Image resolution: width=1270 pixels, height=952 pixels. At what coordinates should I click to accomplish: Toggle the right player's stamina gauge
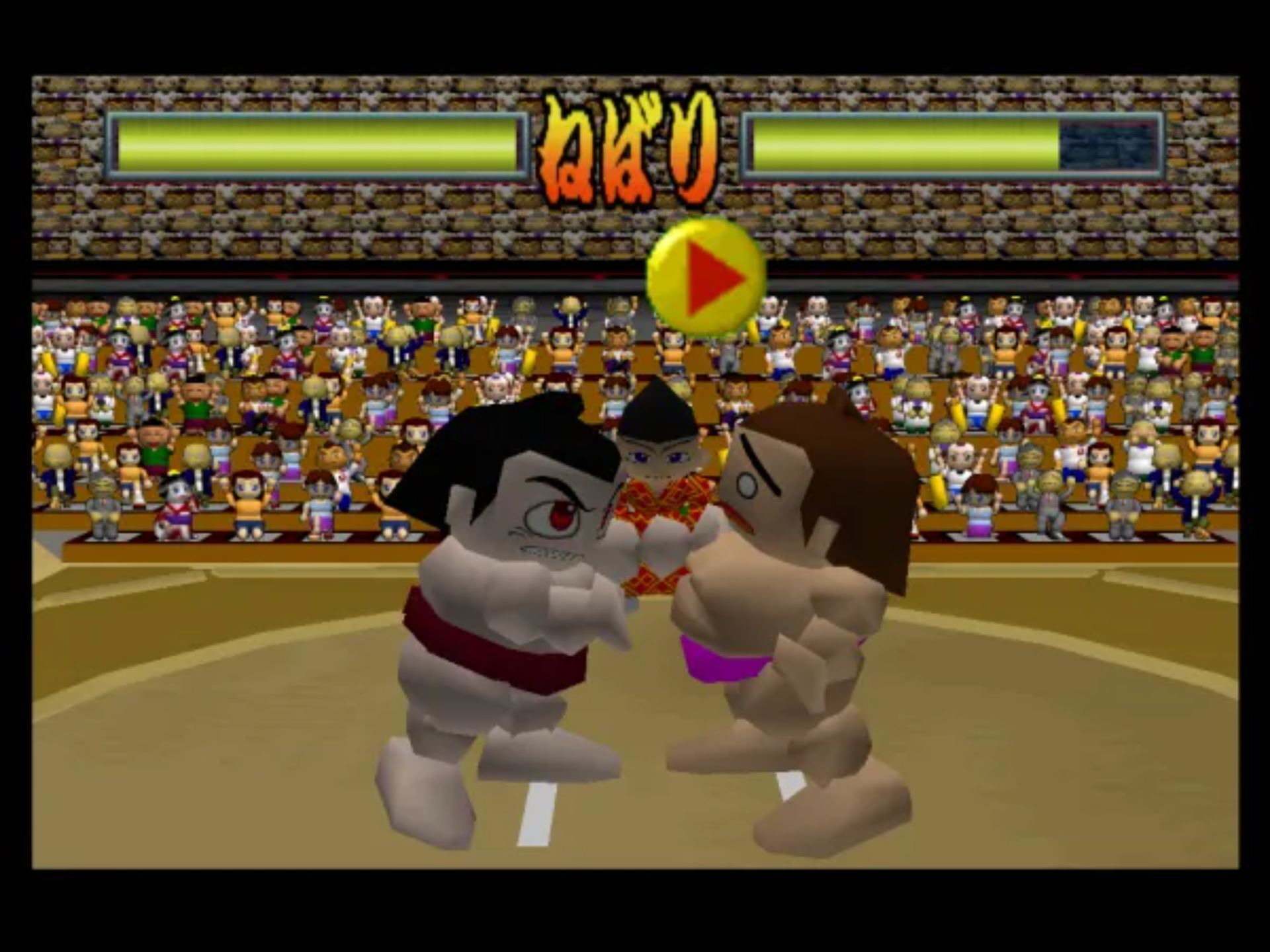click(x=952, y=144)
